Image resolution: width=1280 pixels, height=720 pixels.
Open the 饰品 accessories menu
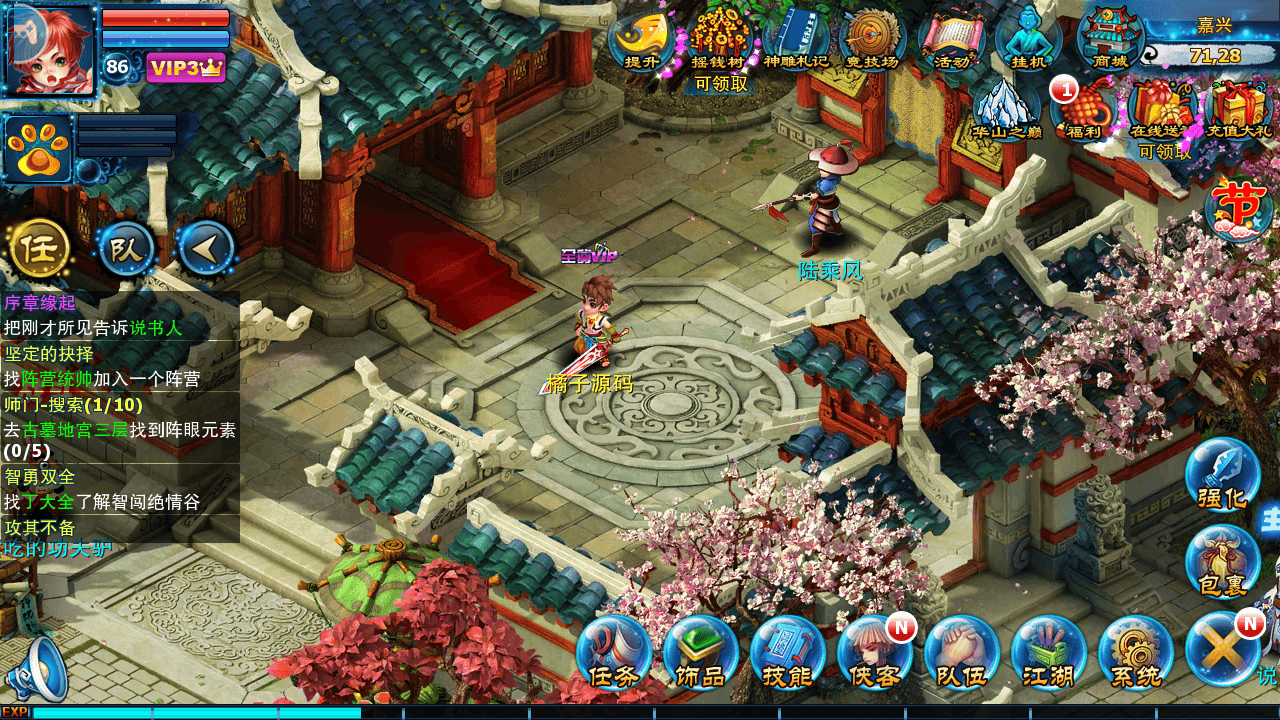(x=700, y=652)
